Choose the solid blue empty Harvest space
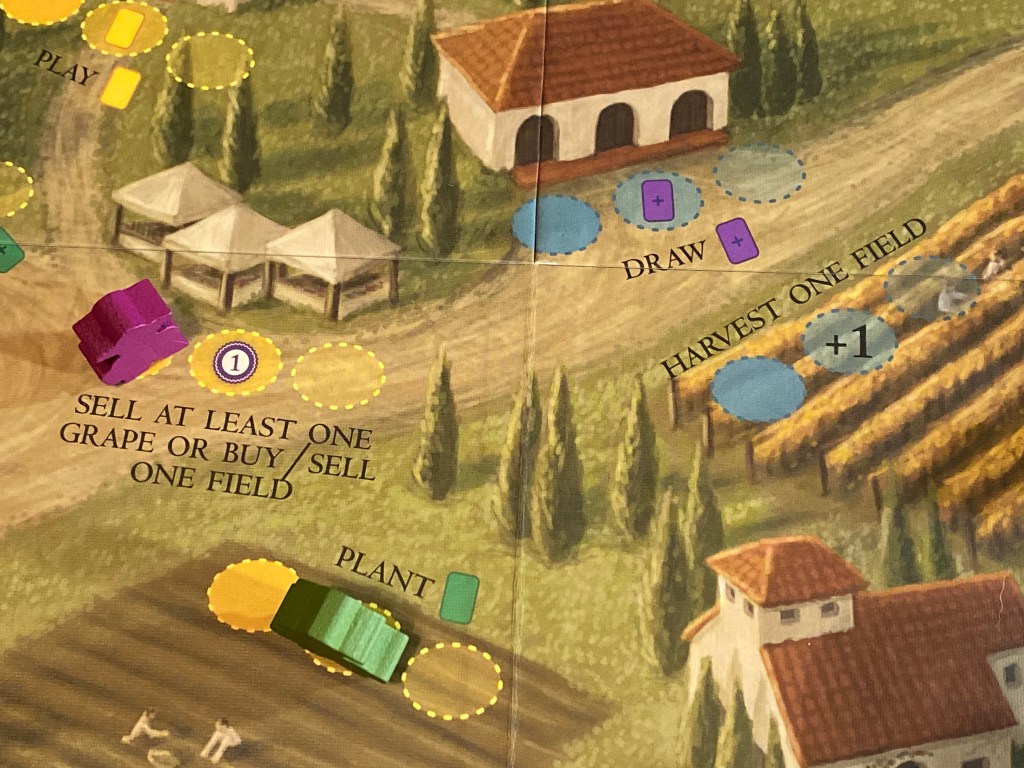The height and width of the screenshot is (768, 1024). pos(758,387)
